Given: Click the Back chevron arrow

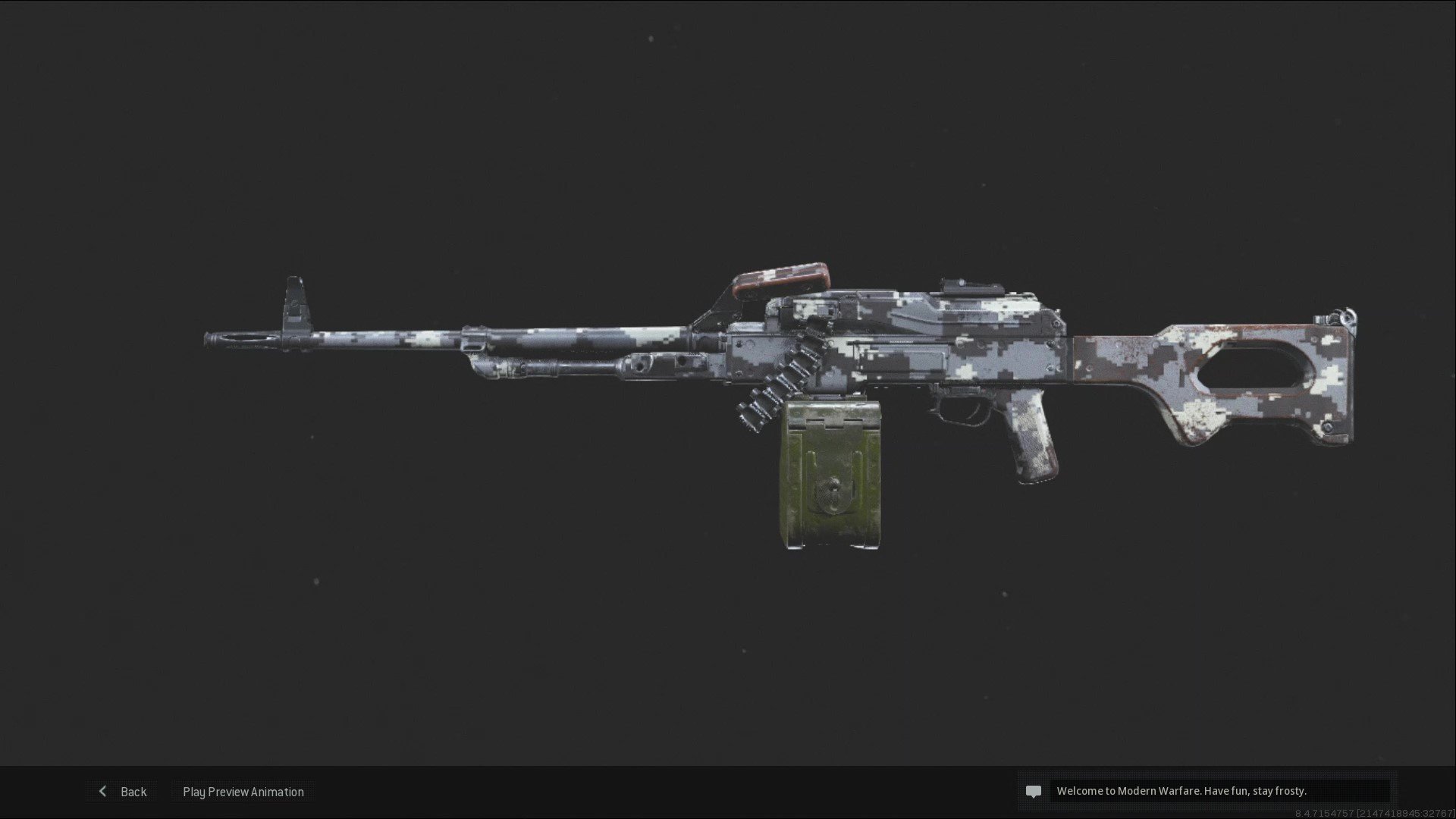Looking at the screenshot, I should [x=103, y=791].
